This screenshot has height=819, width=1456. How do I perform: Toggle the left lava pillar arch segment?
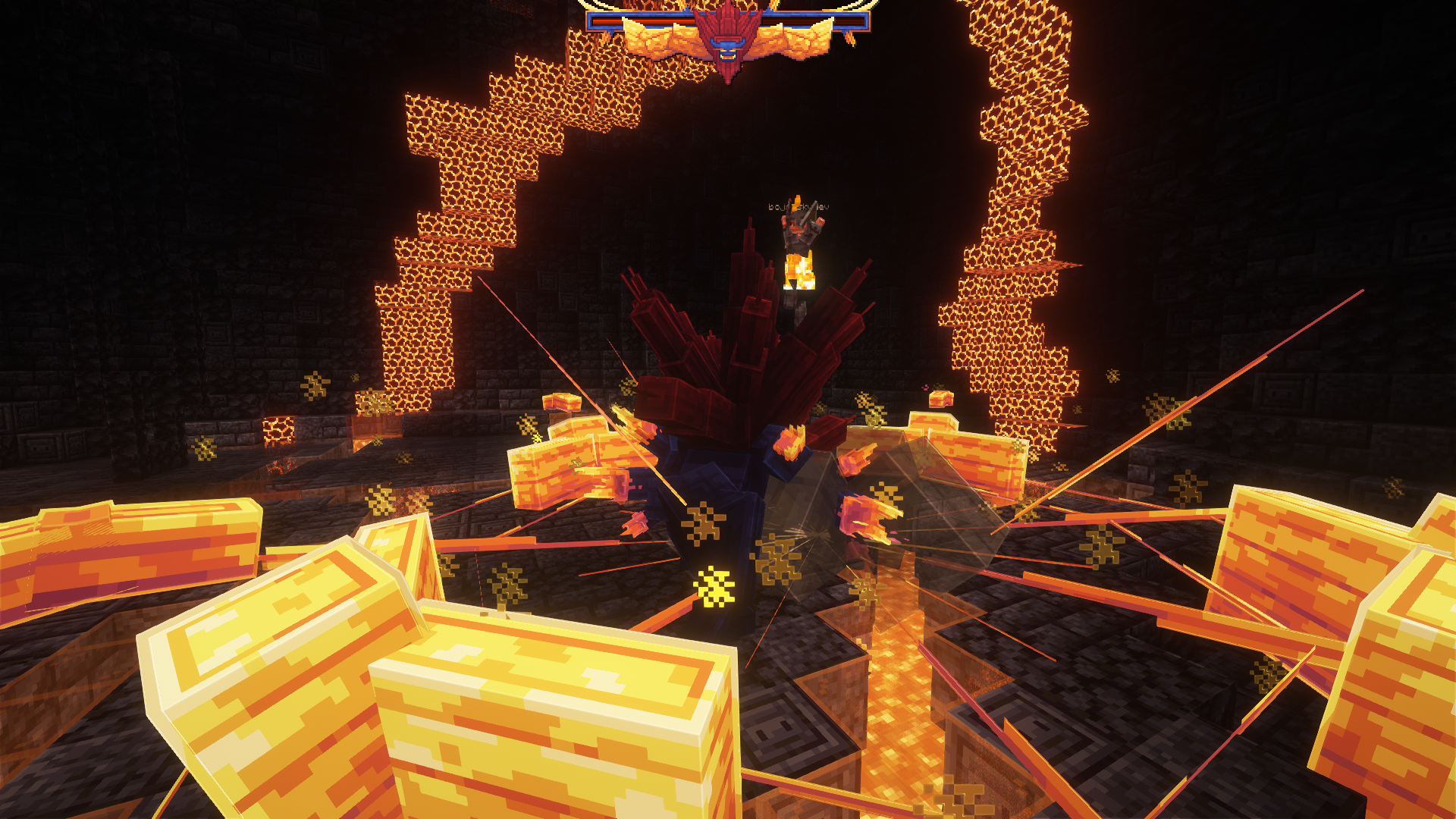point(447,227)
